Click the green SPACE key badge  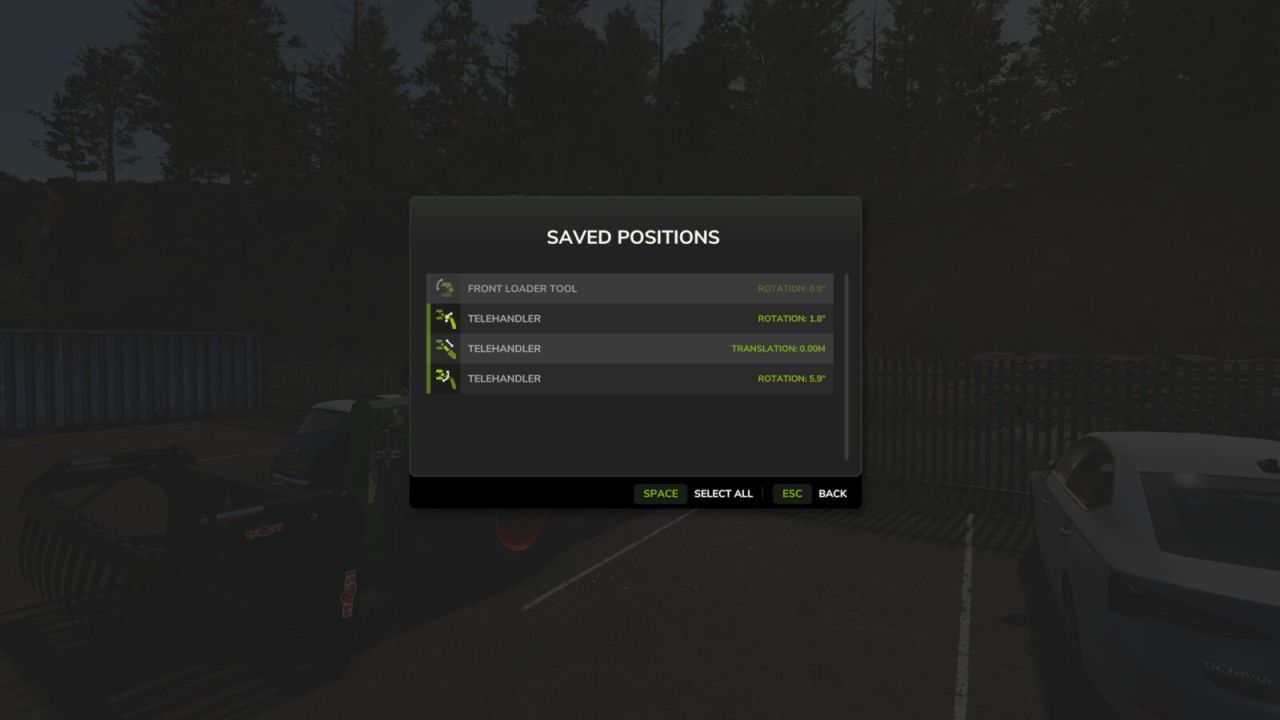coord(660,493)
